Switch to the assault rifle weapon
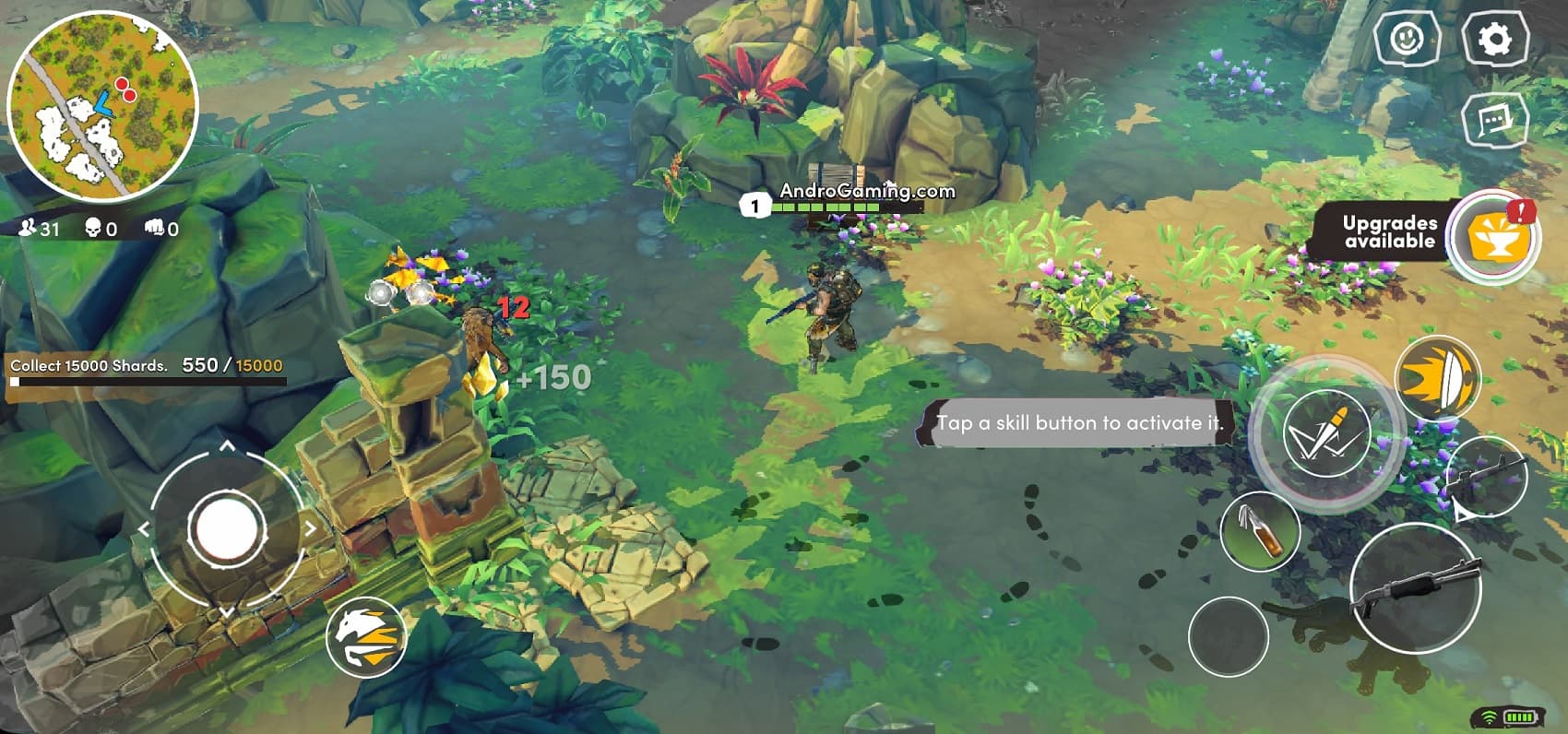Viewport: 1568px width, 734px height. coord(1486,475)
